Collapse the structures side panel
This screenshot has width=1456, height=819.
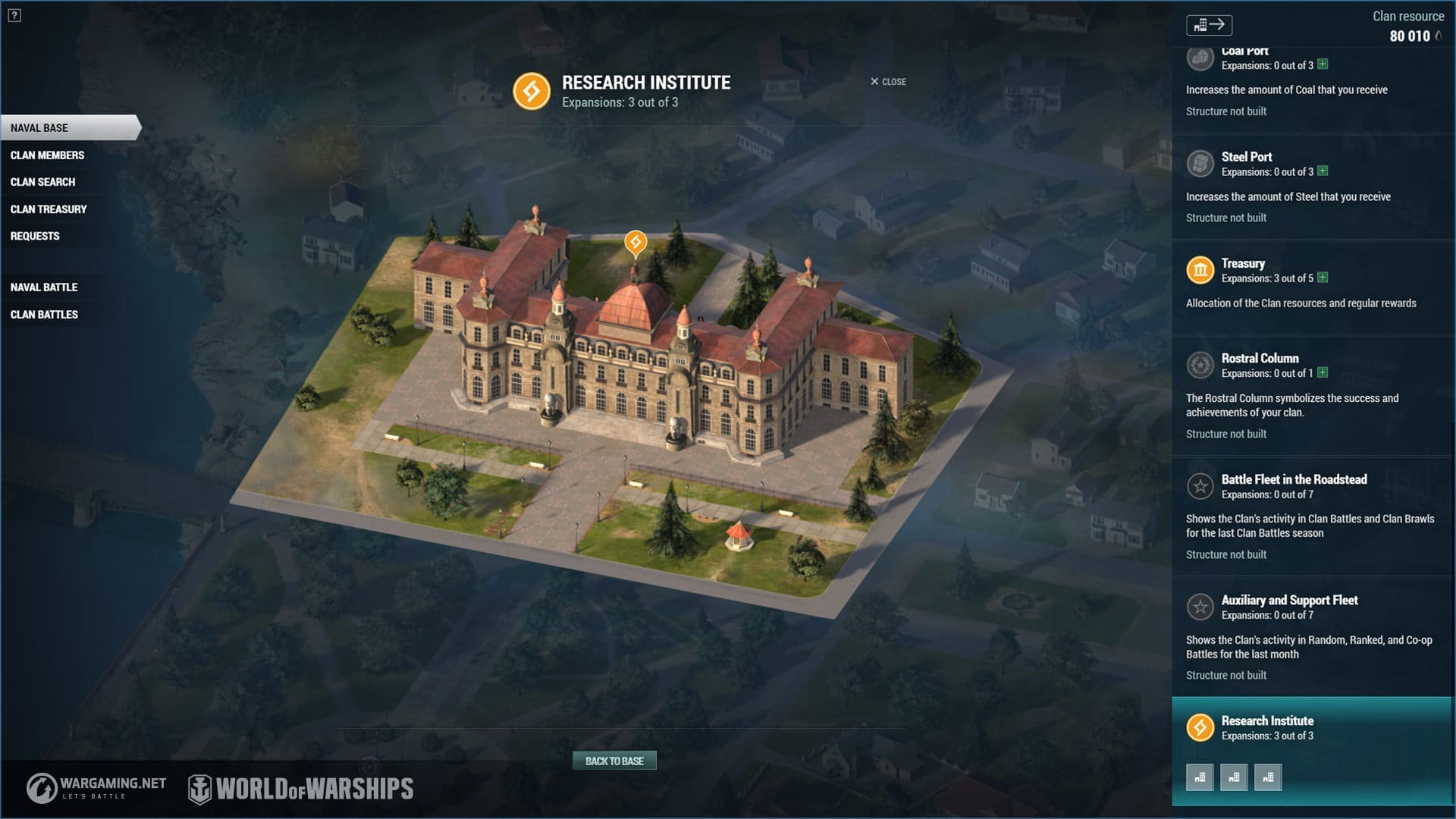(1209, 25)
